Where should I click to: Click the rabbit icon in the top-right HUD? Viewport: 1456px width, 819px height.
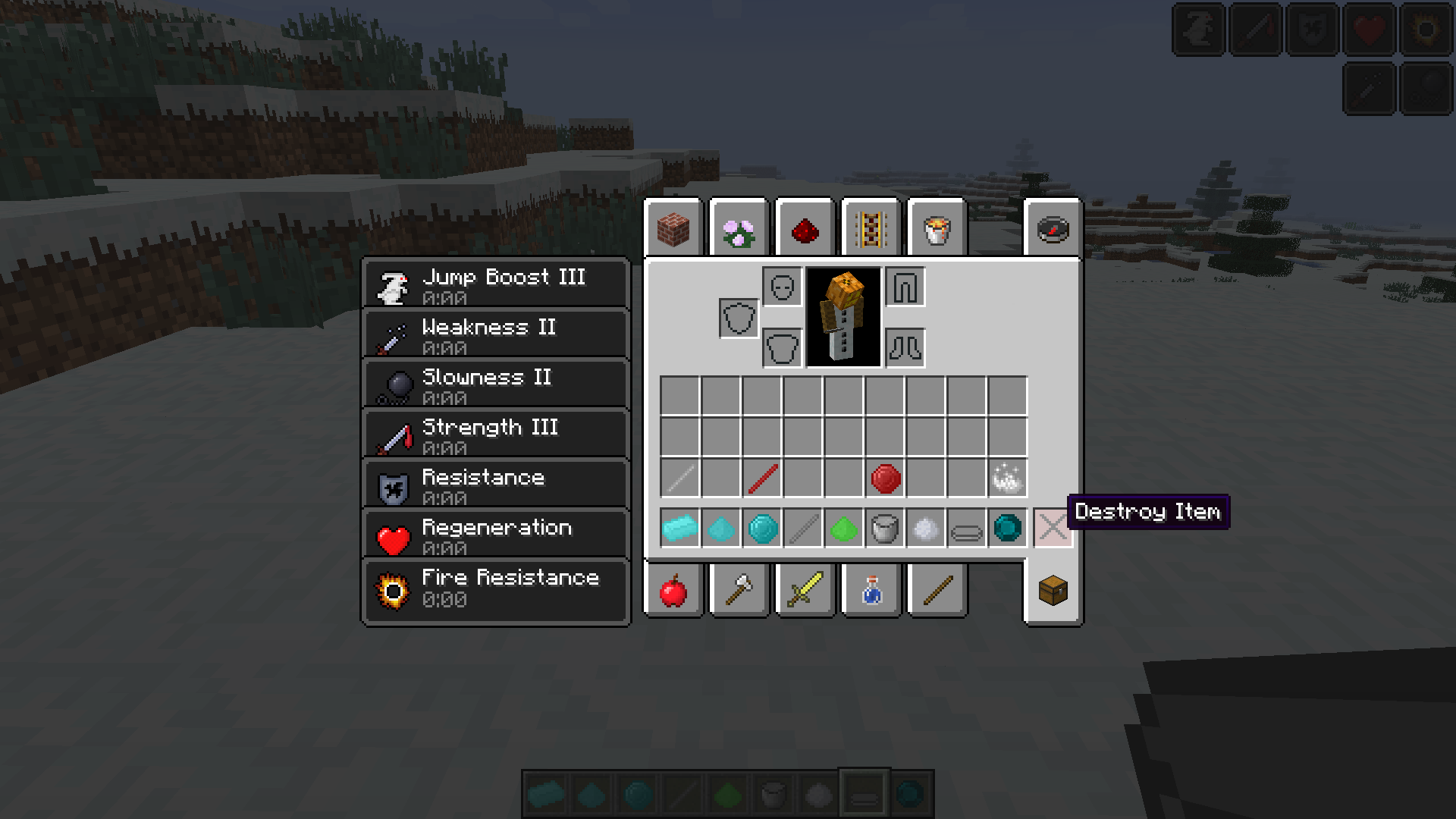(1197, 30)
